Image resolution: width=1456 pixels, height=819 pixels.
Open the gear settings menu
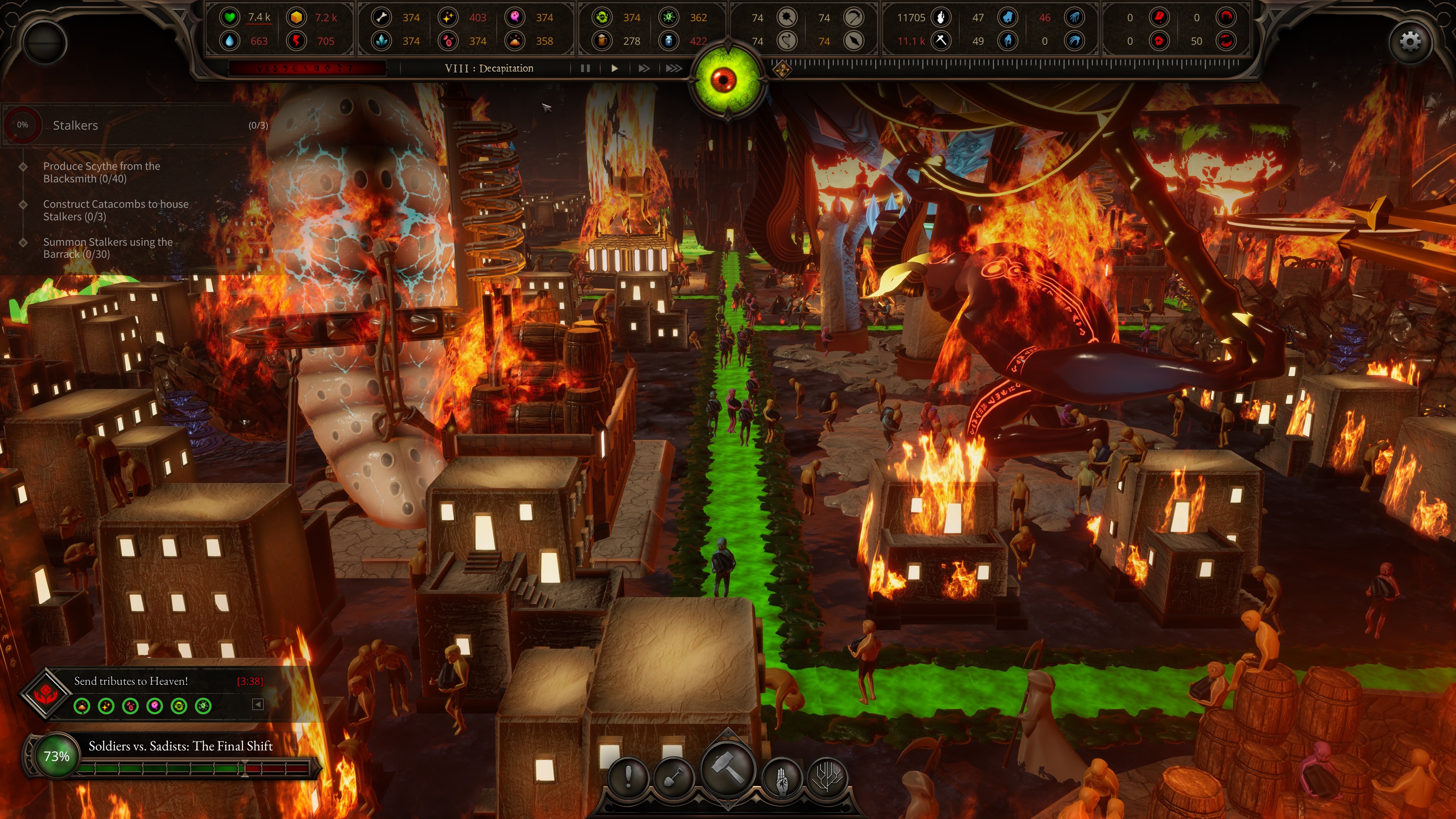point(1410,41)
